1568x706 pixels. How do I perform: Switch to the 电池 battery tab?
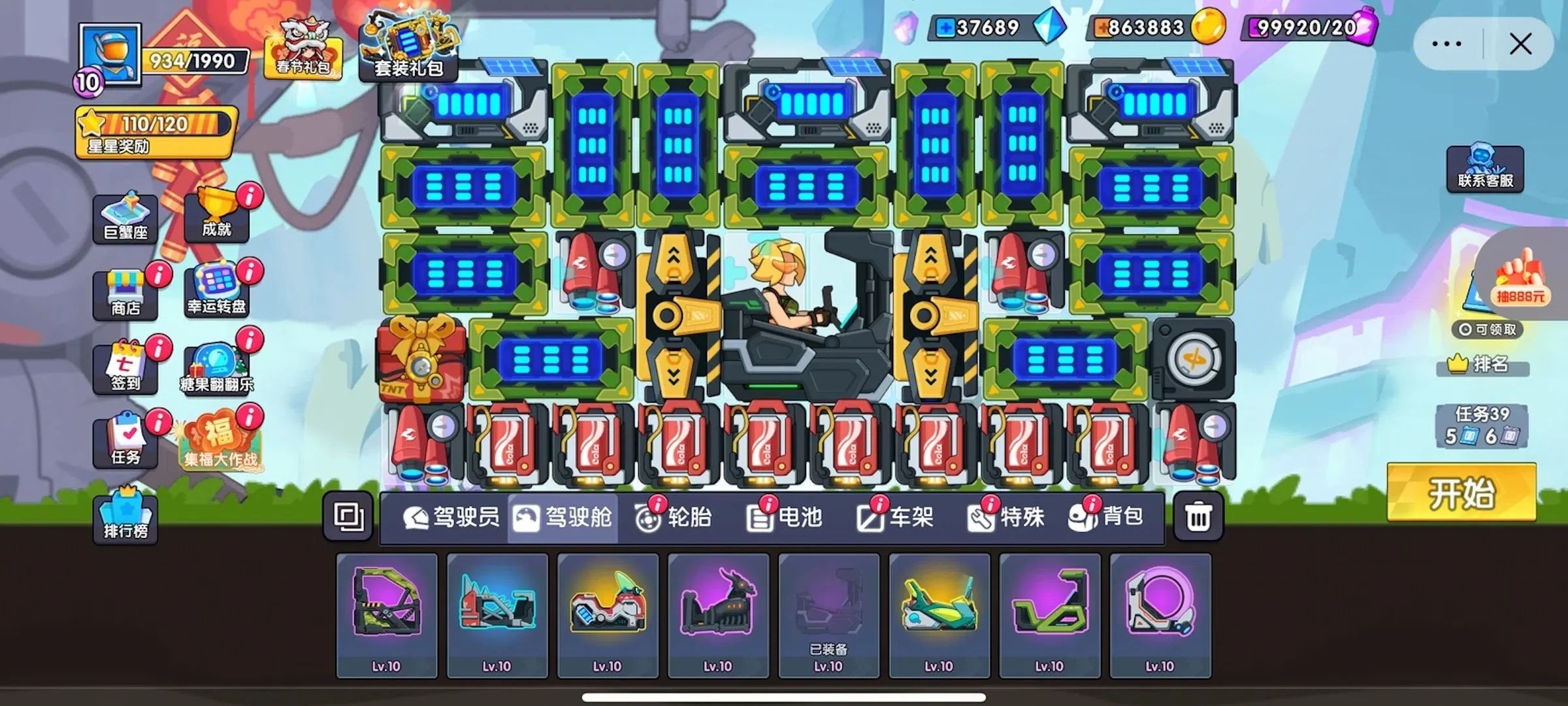785,518
